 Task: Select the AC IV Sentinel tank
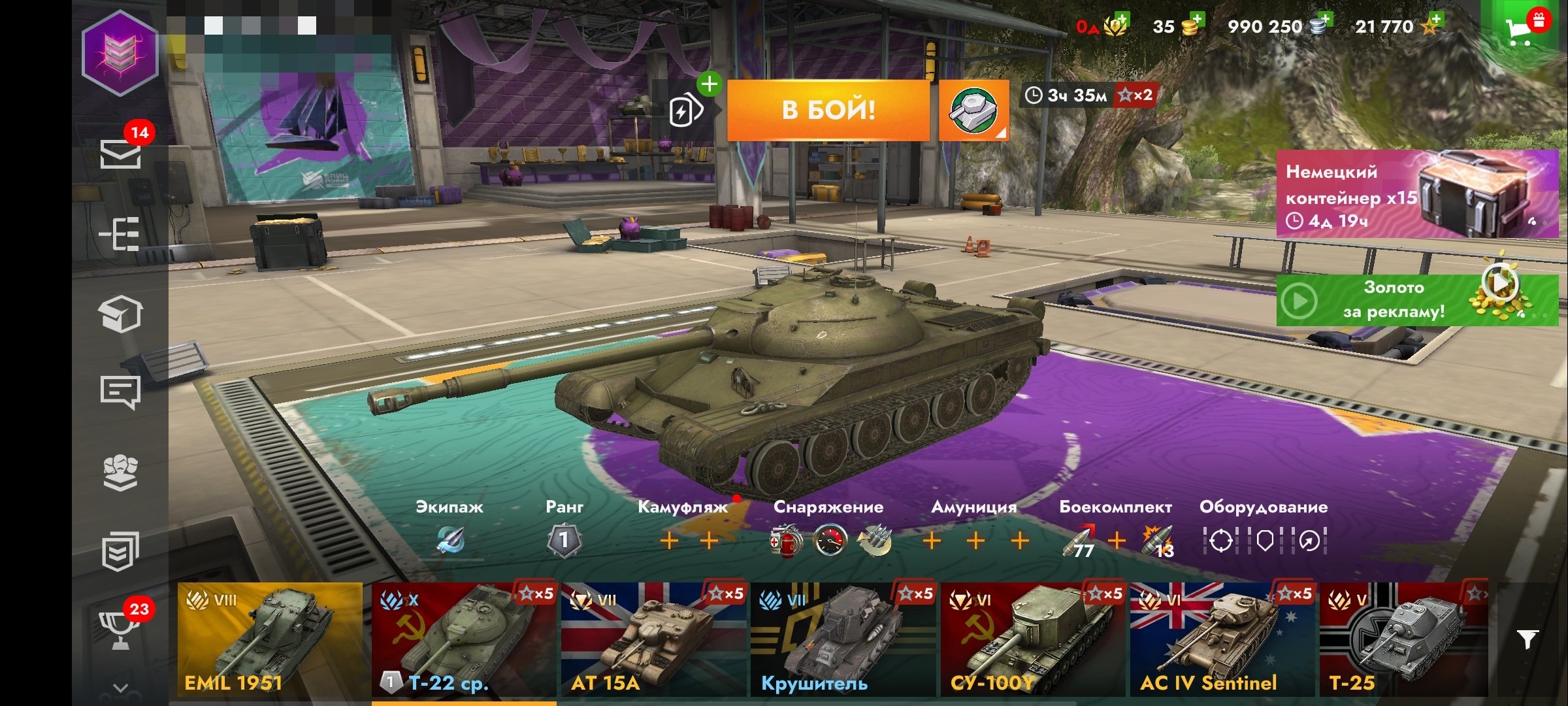coord(1222,639)
